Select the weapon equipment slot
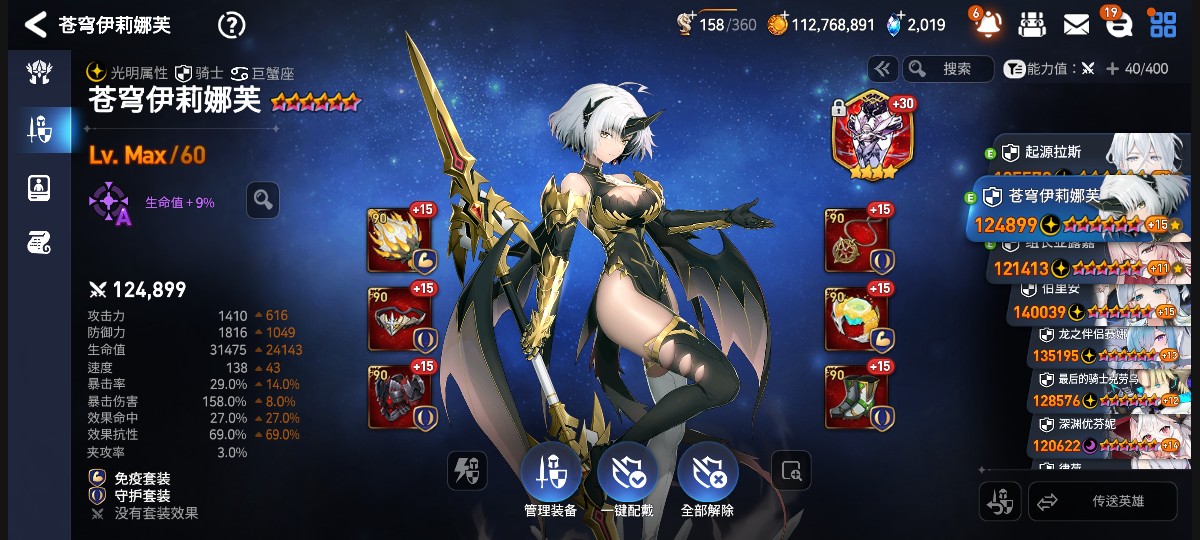Screen dimensions: 1200x540 pos(400,241)
